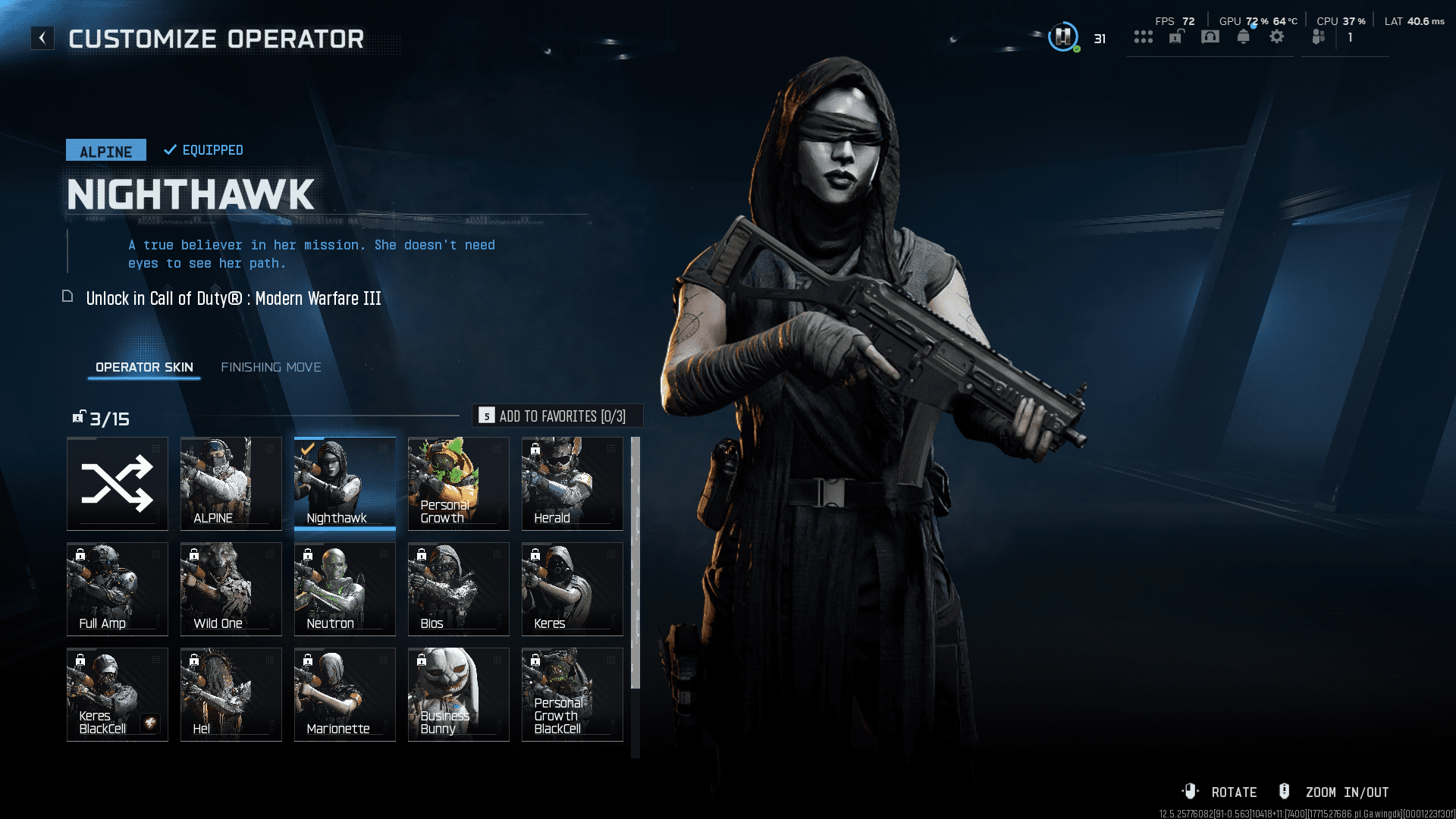Open the settings gear icon
The image size is (1456, 819).
(1277, 36)
